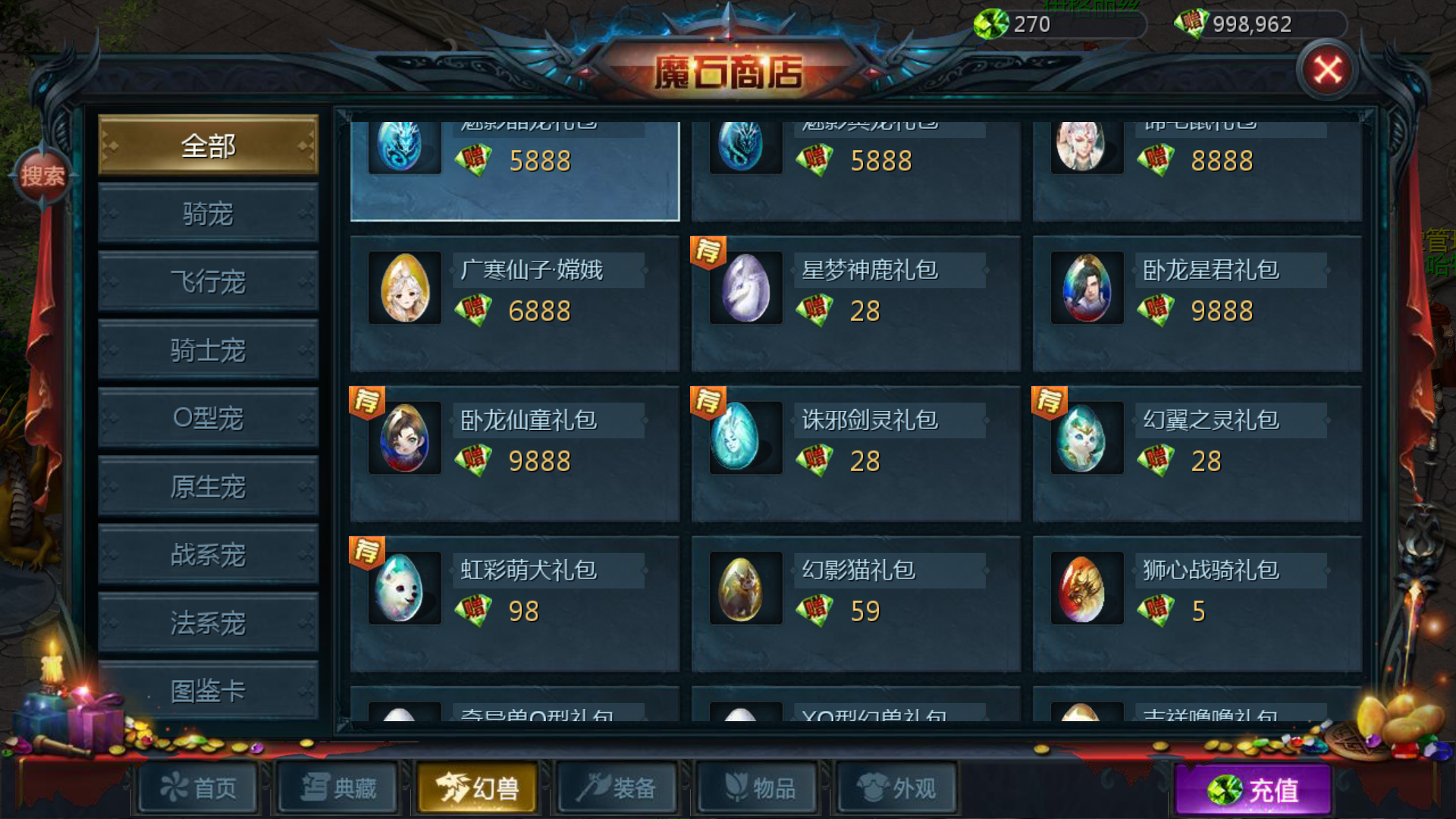This screenshot has width=1456, height=819.
Task: Select the 全部 category button
Action: [x=207, y=145]
